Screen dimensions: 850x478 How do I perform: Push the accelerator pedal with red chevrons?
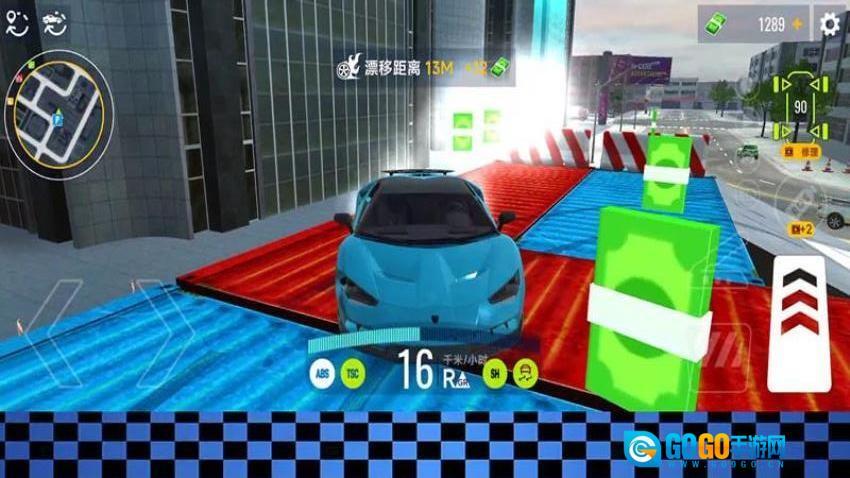tap(798, 322)
